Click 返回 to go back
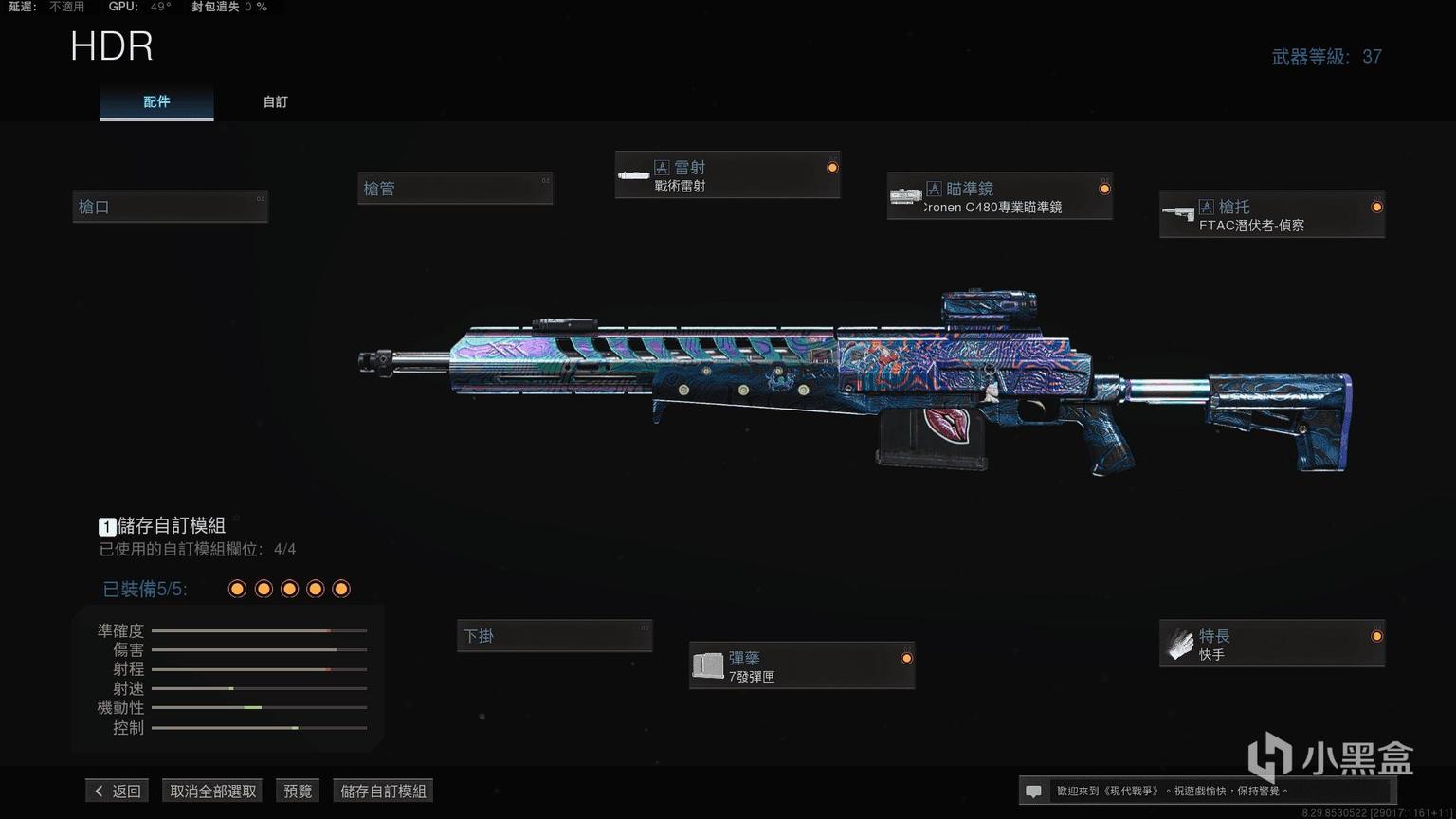This screenshot has width=1456, height=819. click(117, 791)
